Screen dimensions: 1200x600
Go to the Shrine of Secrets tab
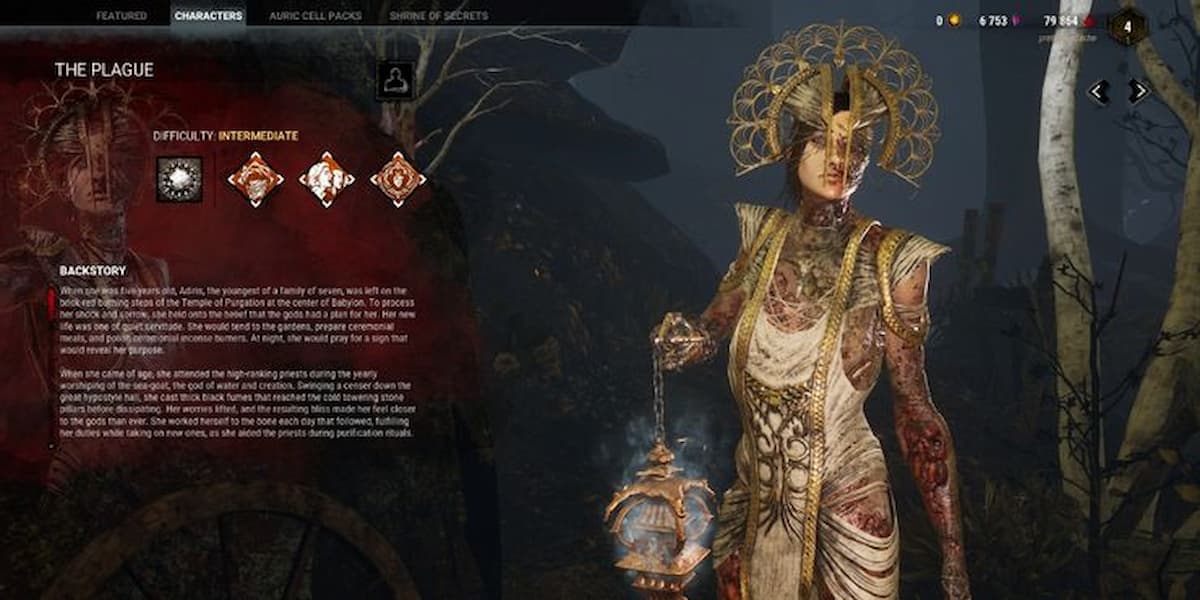(439, 16)
